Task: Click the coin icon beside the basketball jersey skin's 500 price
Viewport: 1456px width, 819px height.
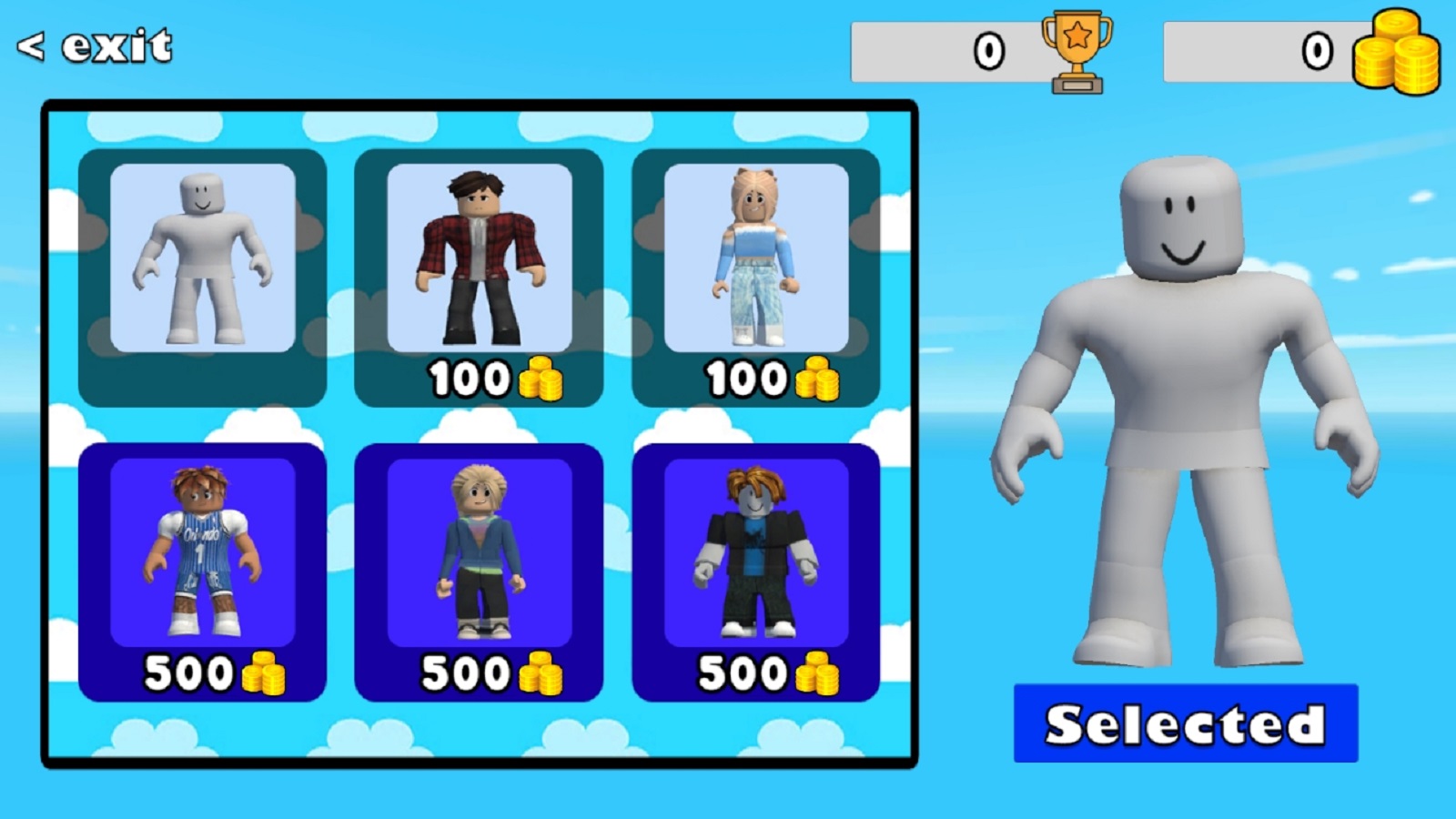Action: click(266, 673)
